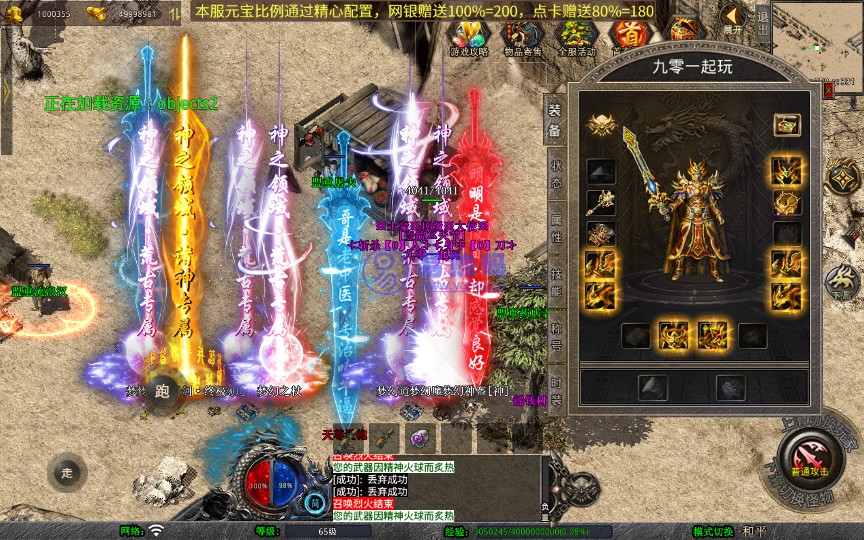The height and width of the screenshot is (540, 864).
Task: Switch to the 时装 fashion tab
Action: click(556, 389)
